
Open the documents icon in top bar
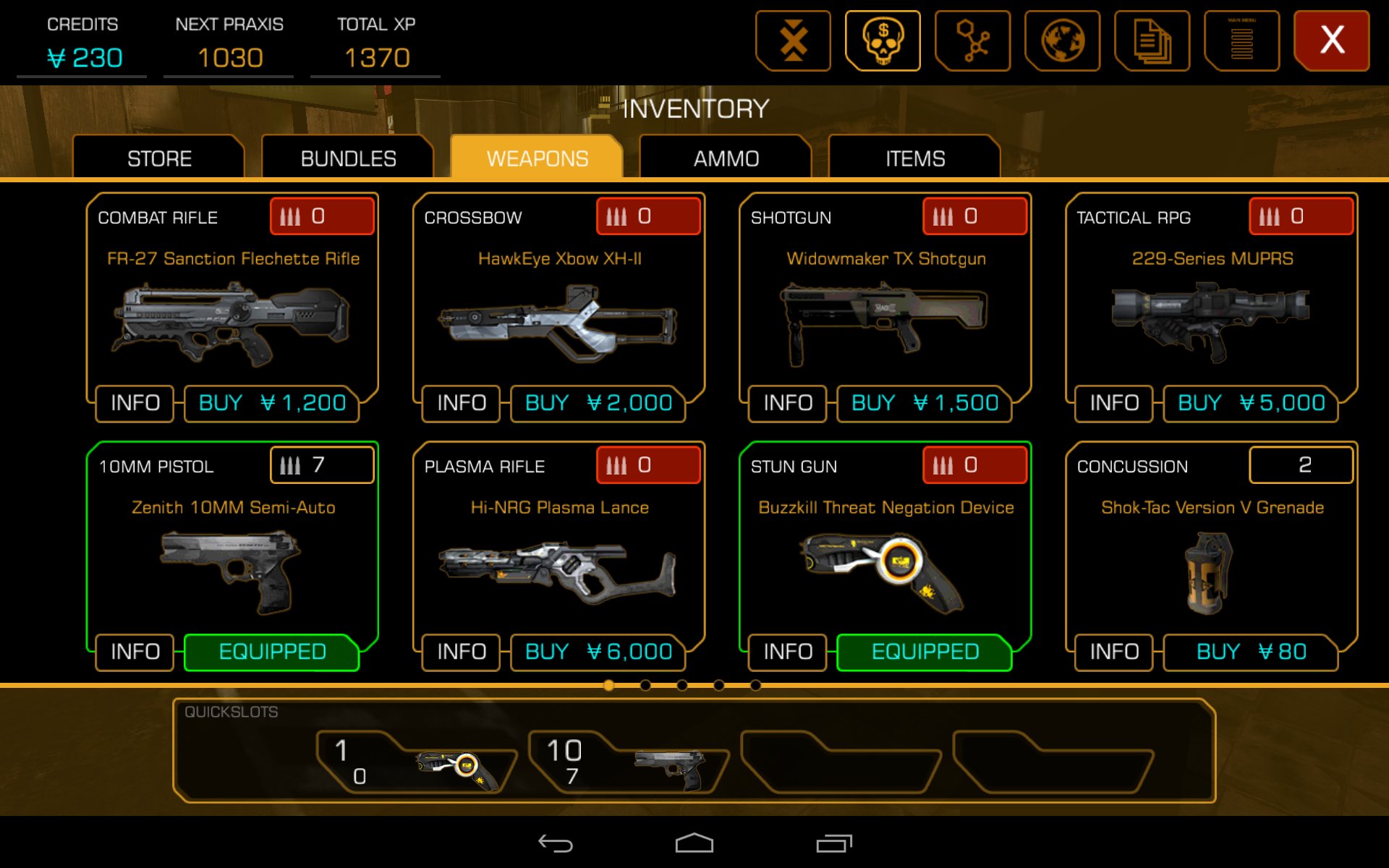pos(1152,41)
